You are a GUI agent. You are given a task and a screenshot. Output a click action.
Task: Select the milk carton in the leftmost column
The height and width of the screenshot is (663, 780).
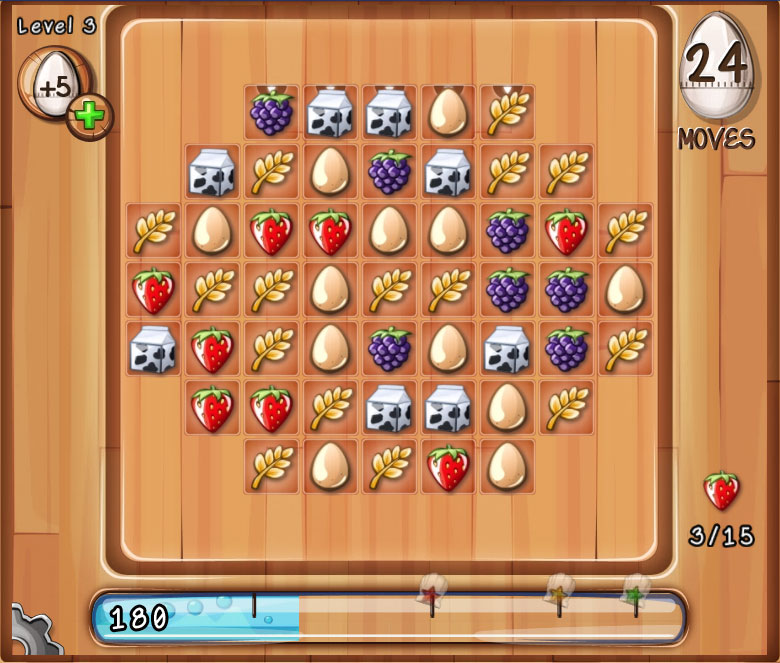153,349
